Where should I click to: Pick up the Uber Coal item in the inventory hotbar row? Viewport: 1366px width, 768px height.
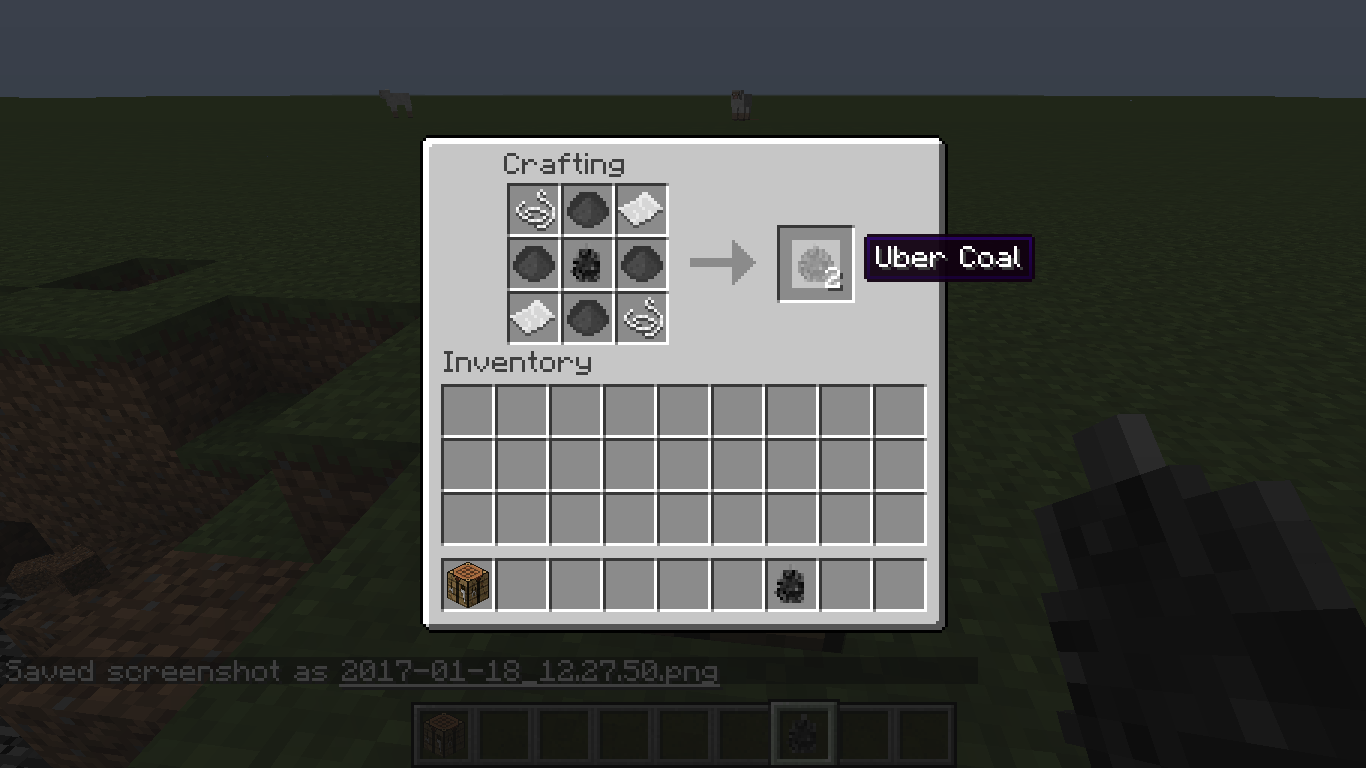pyautogui.click(x=790, y=585)
